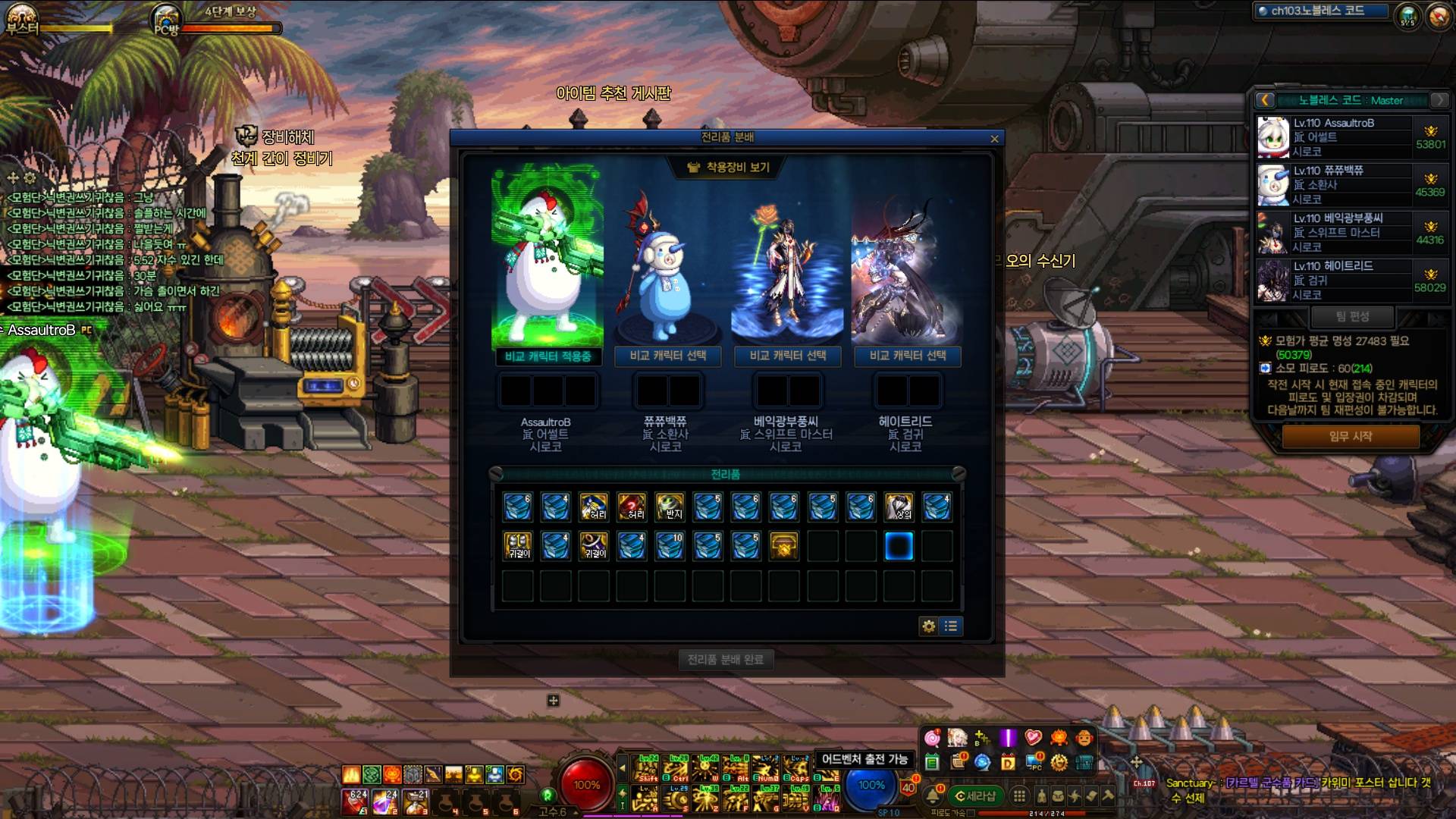Go to previous difficulty with left arrow

[x=1265, y=100]
